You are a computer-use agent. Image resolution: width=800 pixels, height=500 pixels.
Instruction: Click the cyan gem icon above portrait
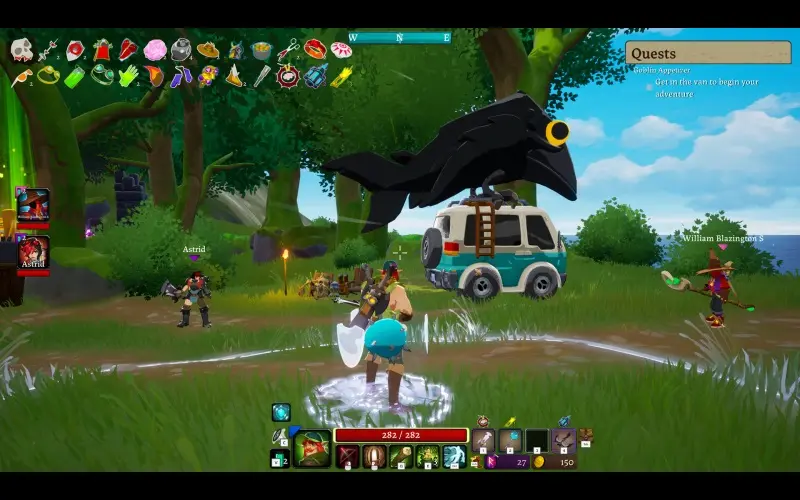tap(281, 412)
